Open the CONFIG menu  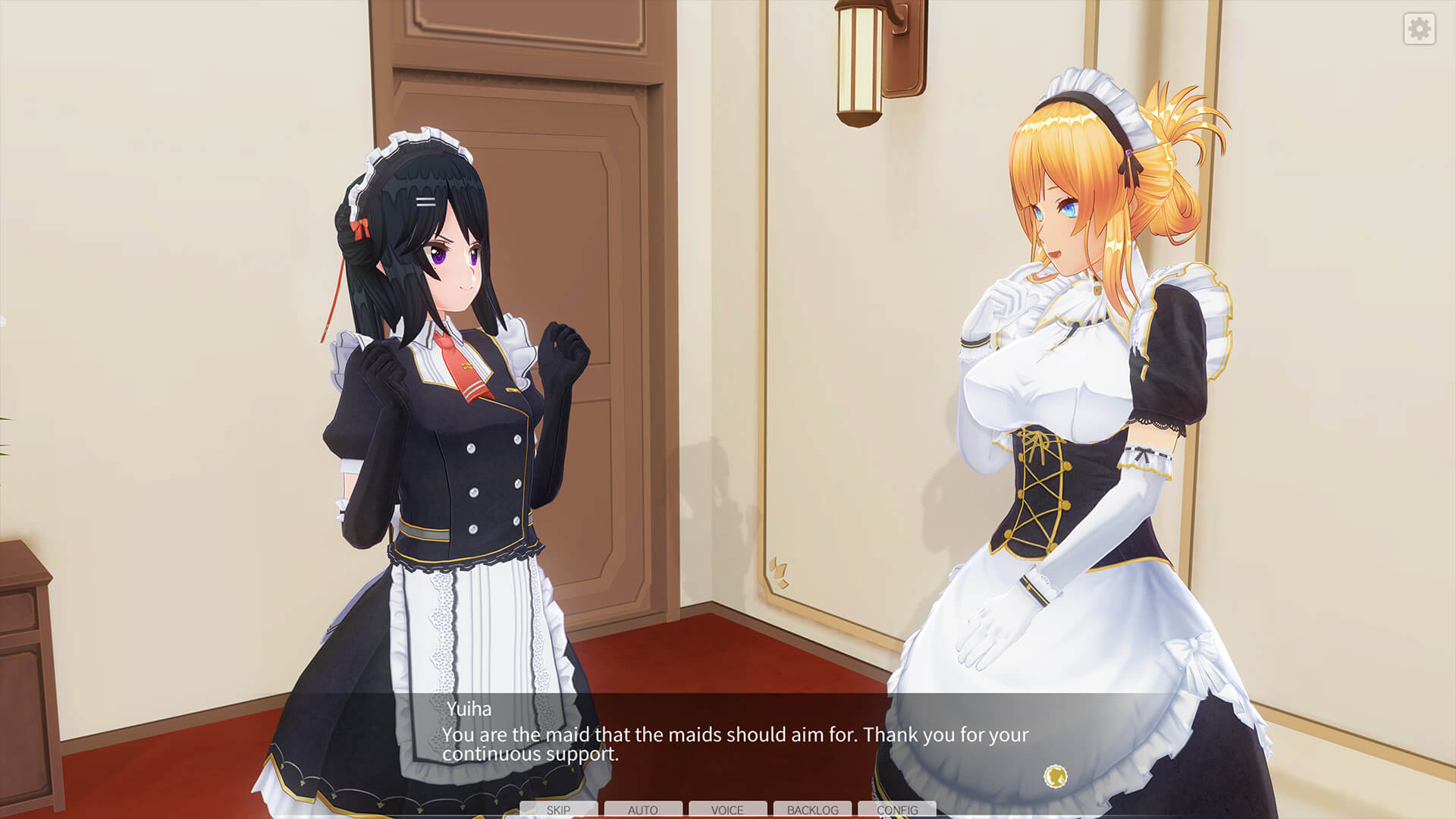[897, 809]
